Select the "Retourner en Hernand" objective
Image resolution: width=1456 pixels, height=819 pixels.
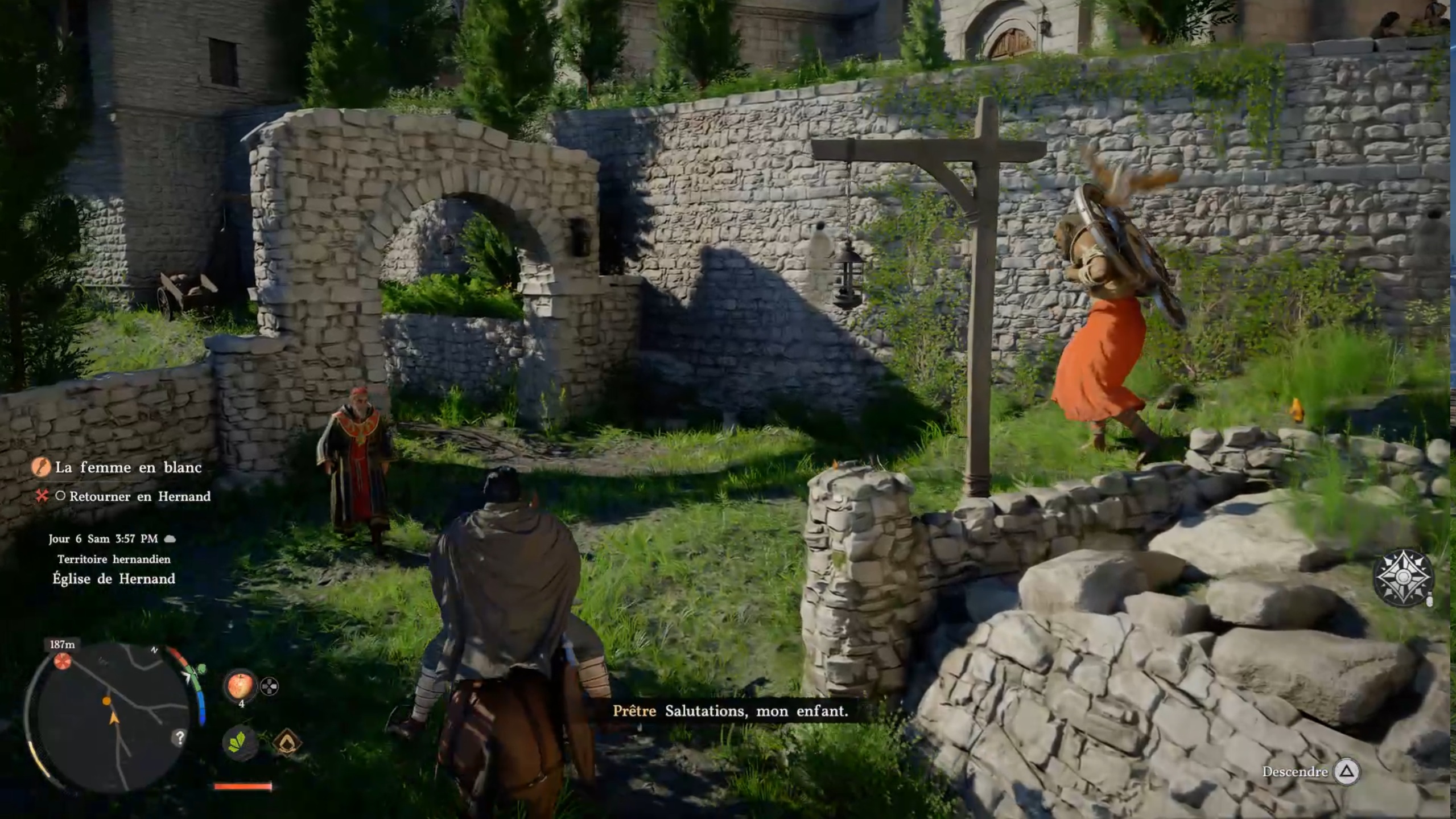click(139, 496)
